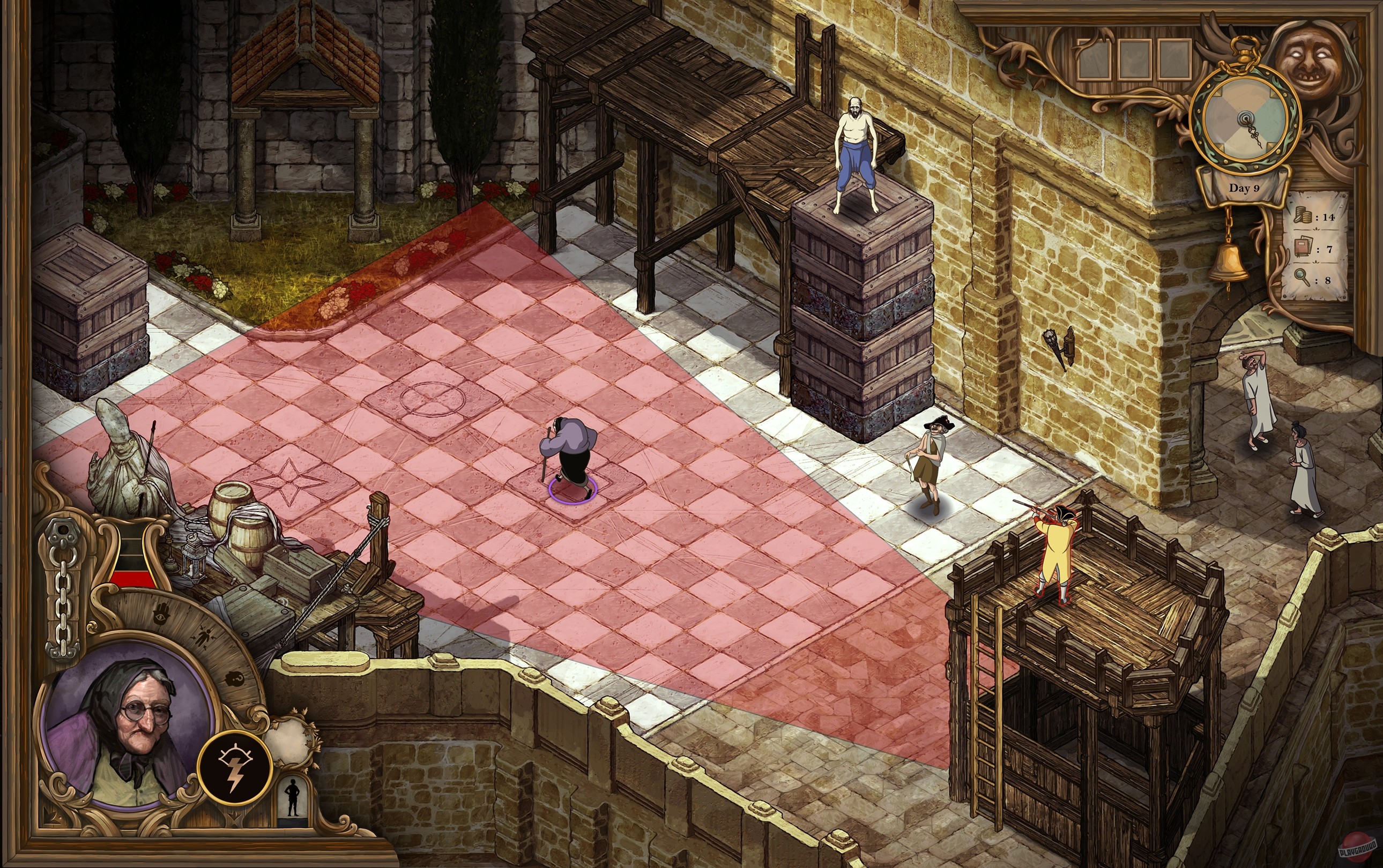1383x868 pixels.
Task: Click the red health bar above the portrait frame
Action: click(133, 578)
